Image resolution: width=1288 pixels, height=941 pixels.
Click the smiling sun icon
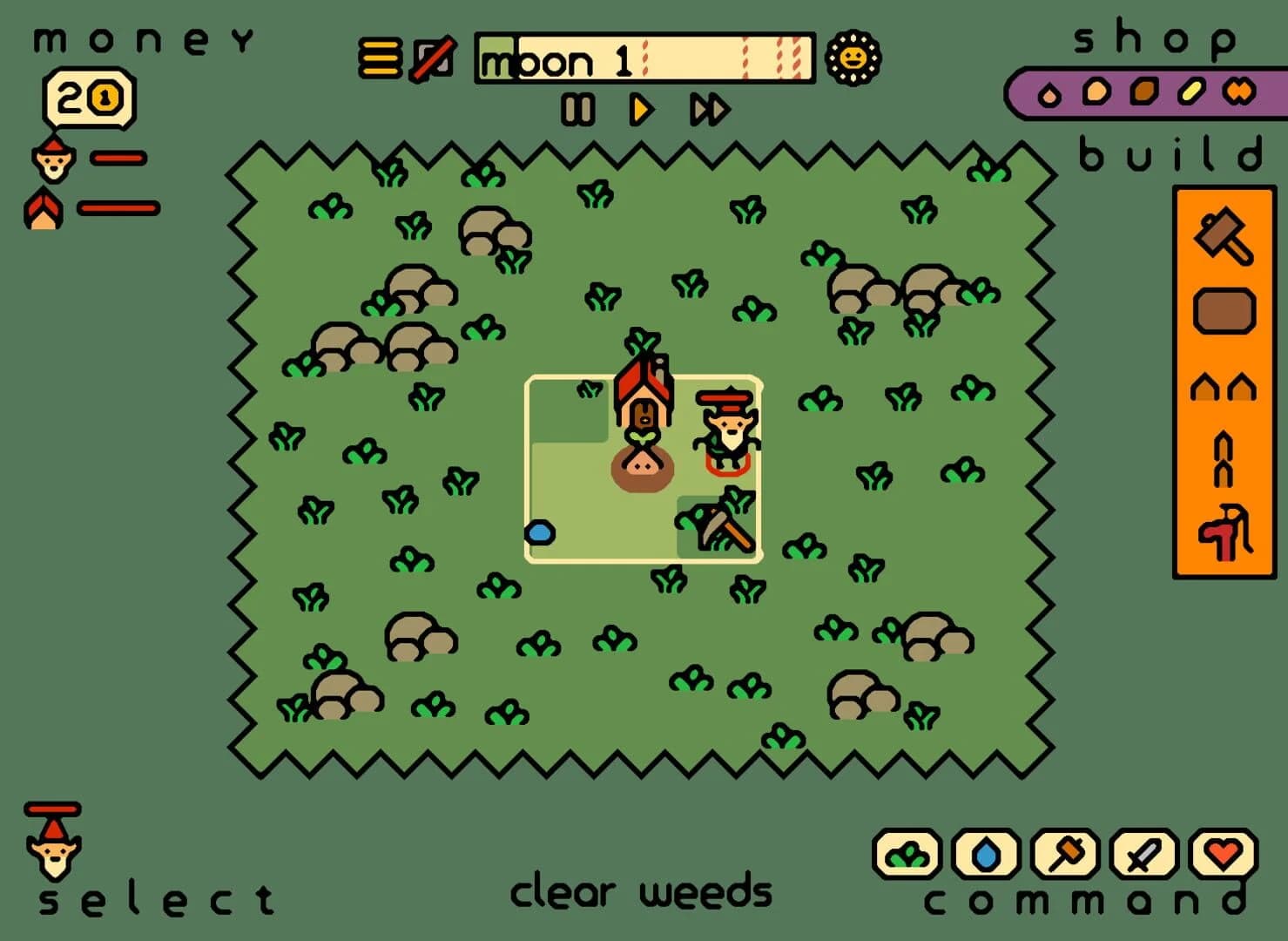tap(854, 59)
